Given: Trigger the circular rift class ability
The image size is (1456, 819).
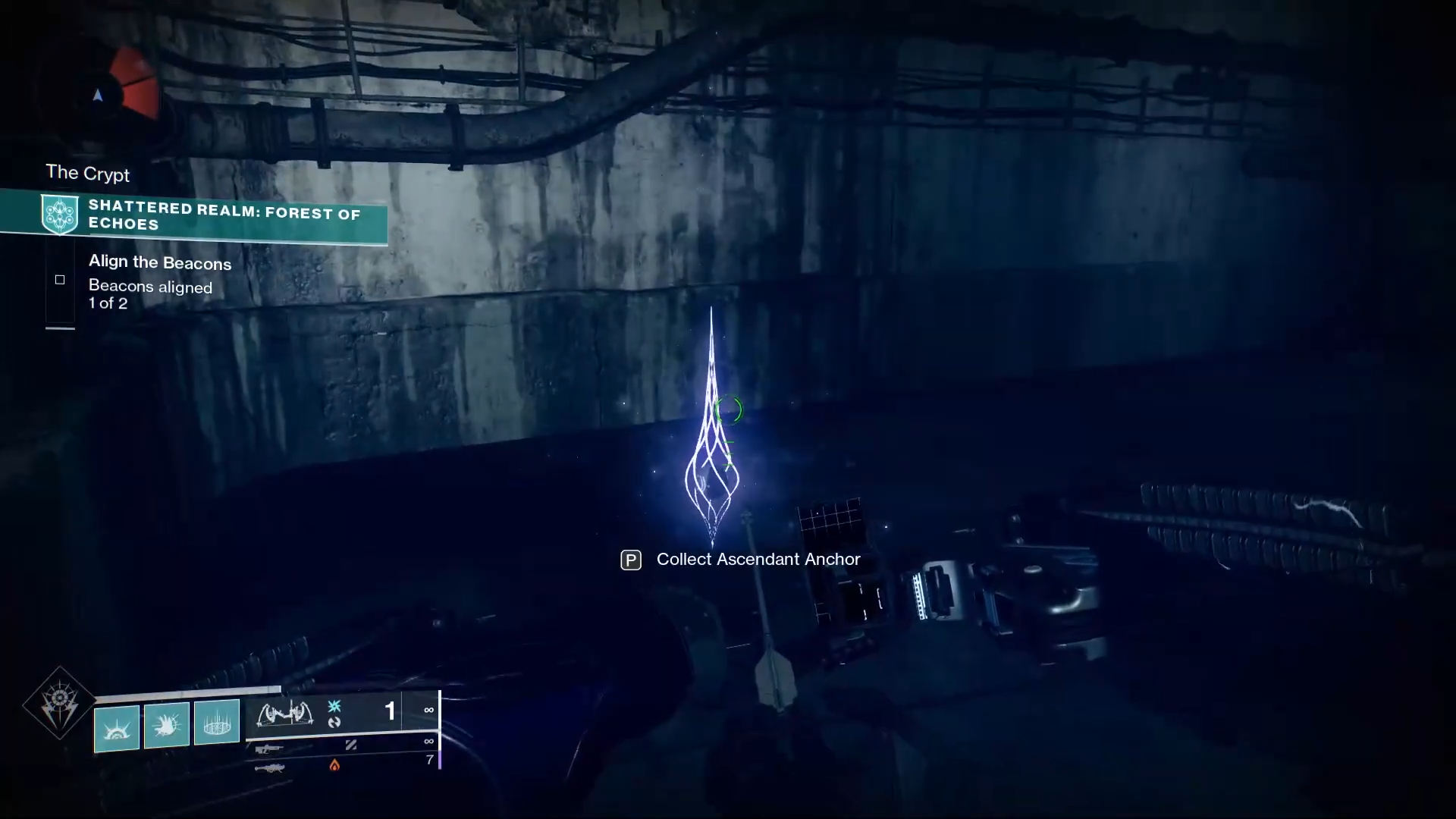Looking at the screenshot, I should point(217,722).
